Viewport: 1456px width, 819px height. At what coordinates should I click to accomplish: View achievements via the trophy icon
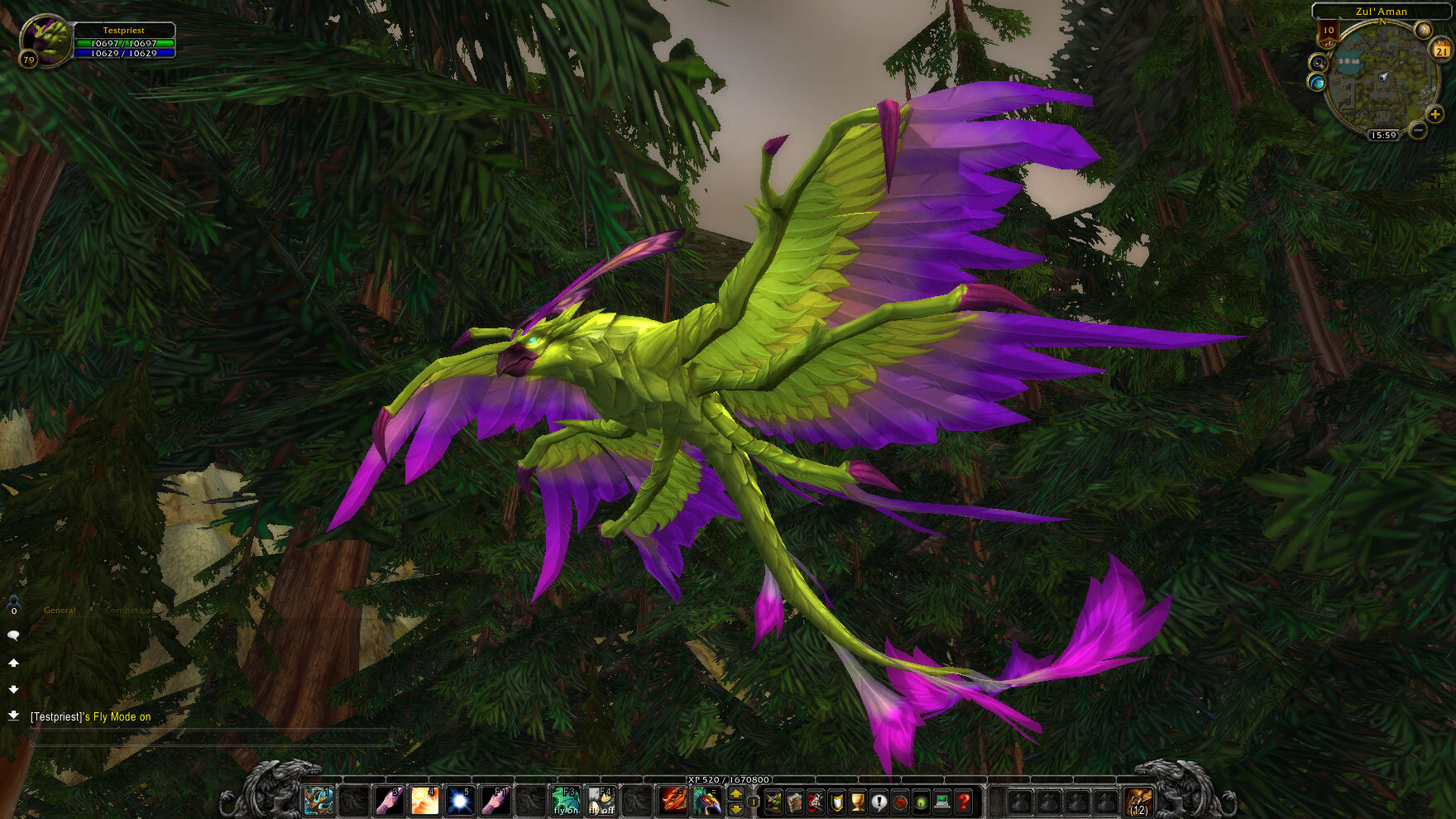pos(857,802)
